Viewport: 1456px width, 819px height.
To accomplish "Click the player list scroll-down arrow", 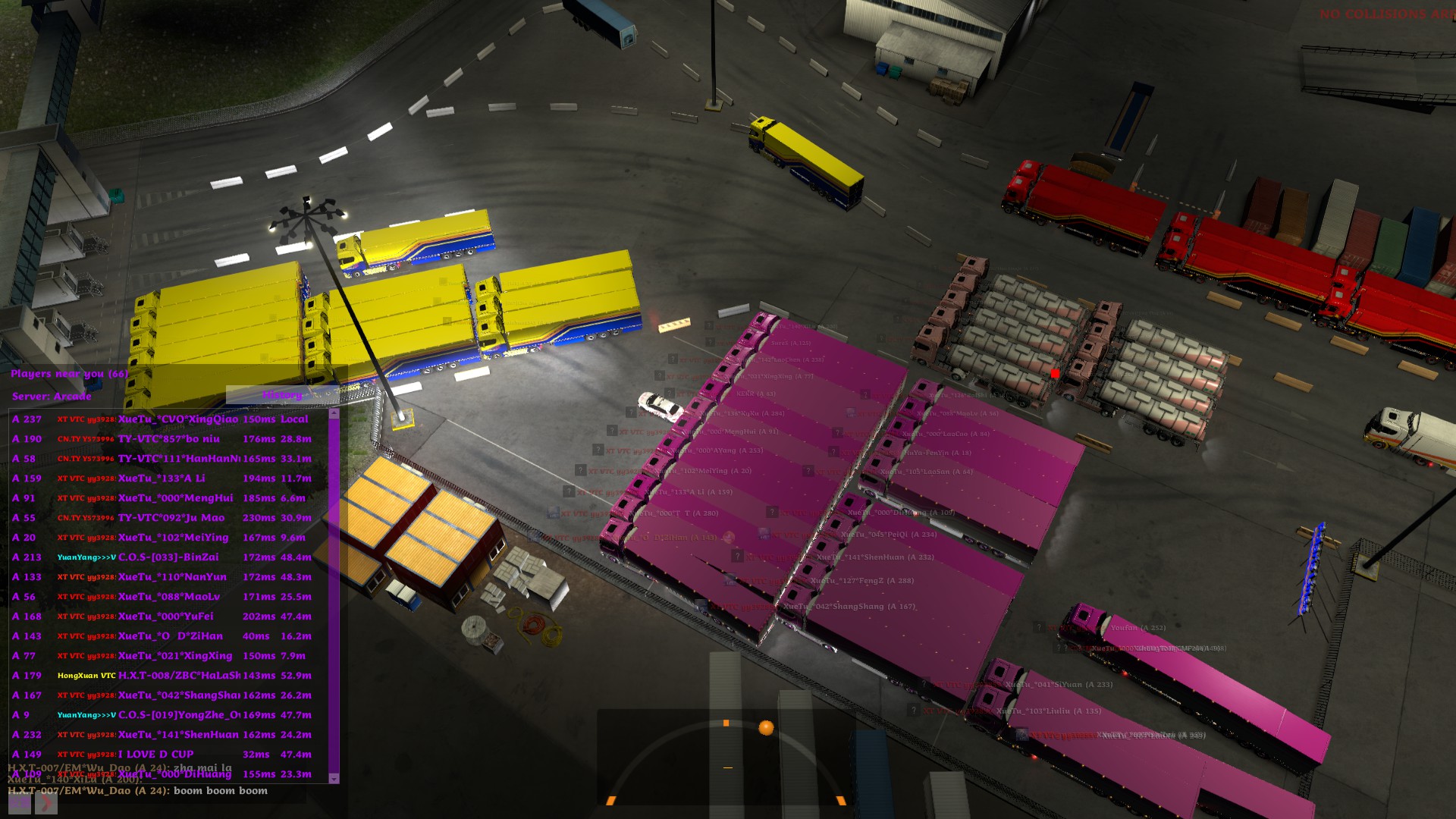I will (x=334, y=778).
